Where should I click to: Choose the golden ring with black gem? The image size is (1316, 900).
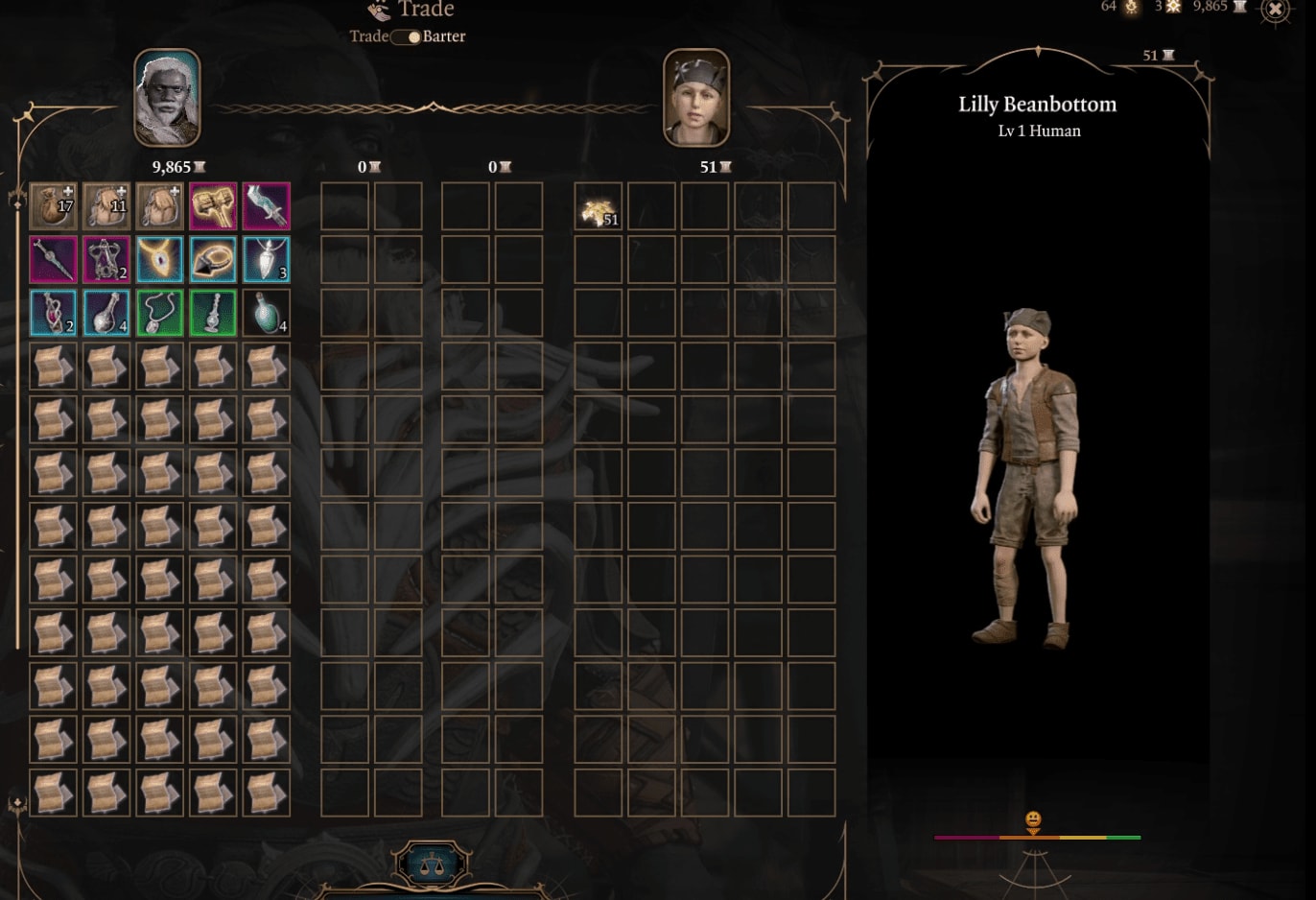[213, 260]
